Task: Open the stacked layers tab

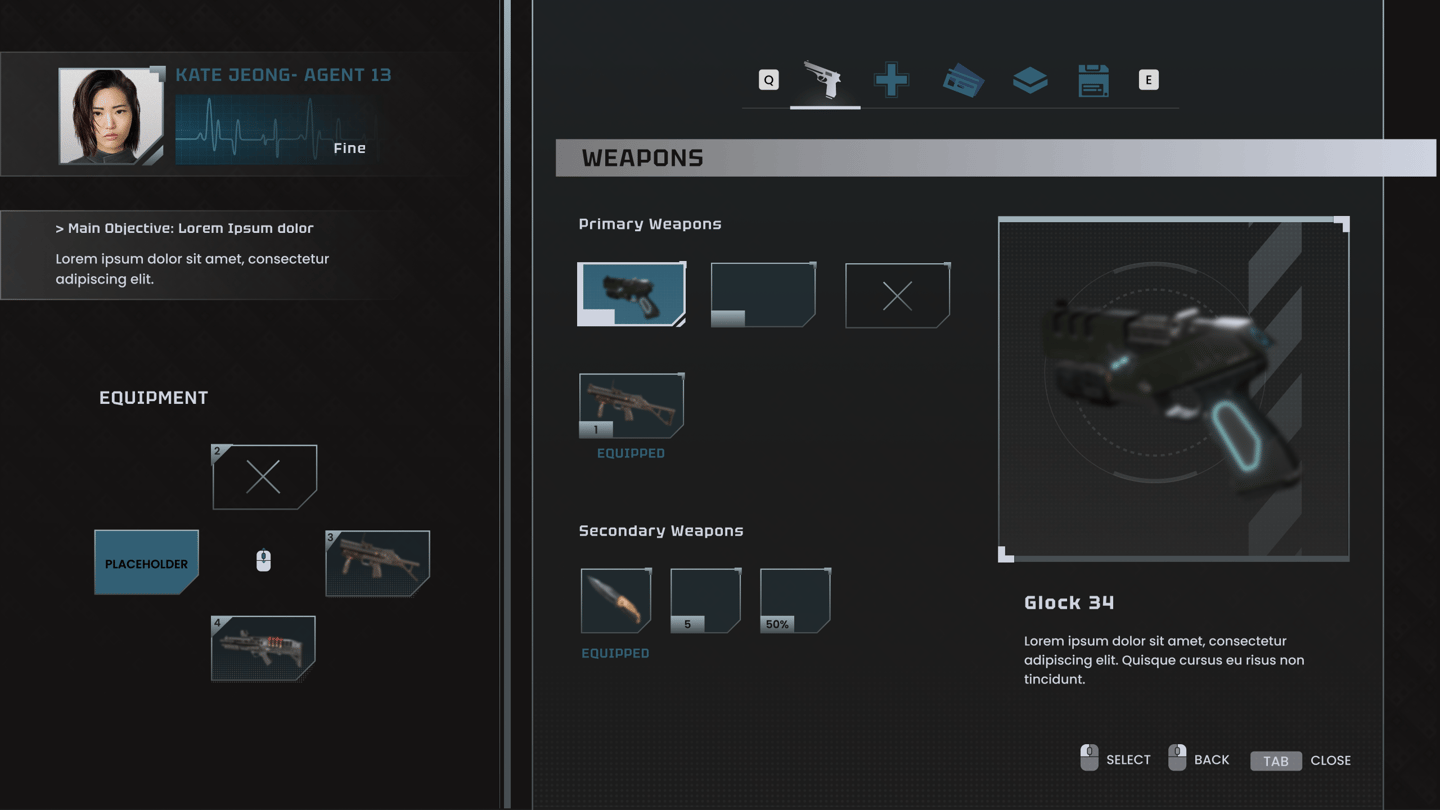Action: coord(1029,80)
